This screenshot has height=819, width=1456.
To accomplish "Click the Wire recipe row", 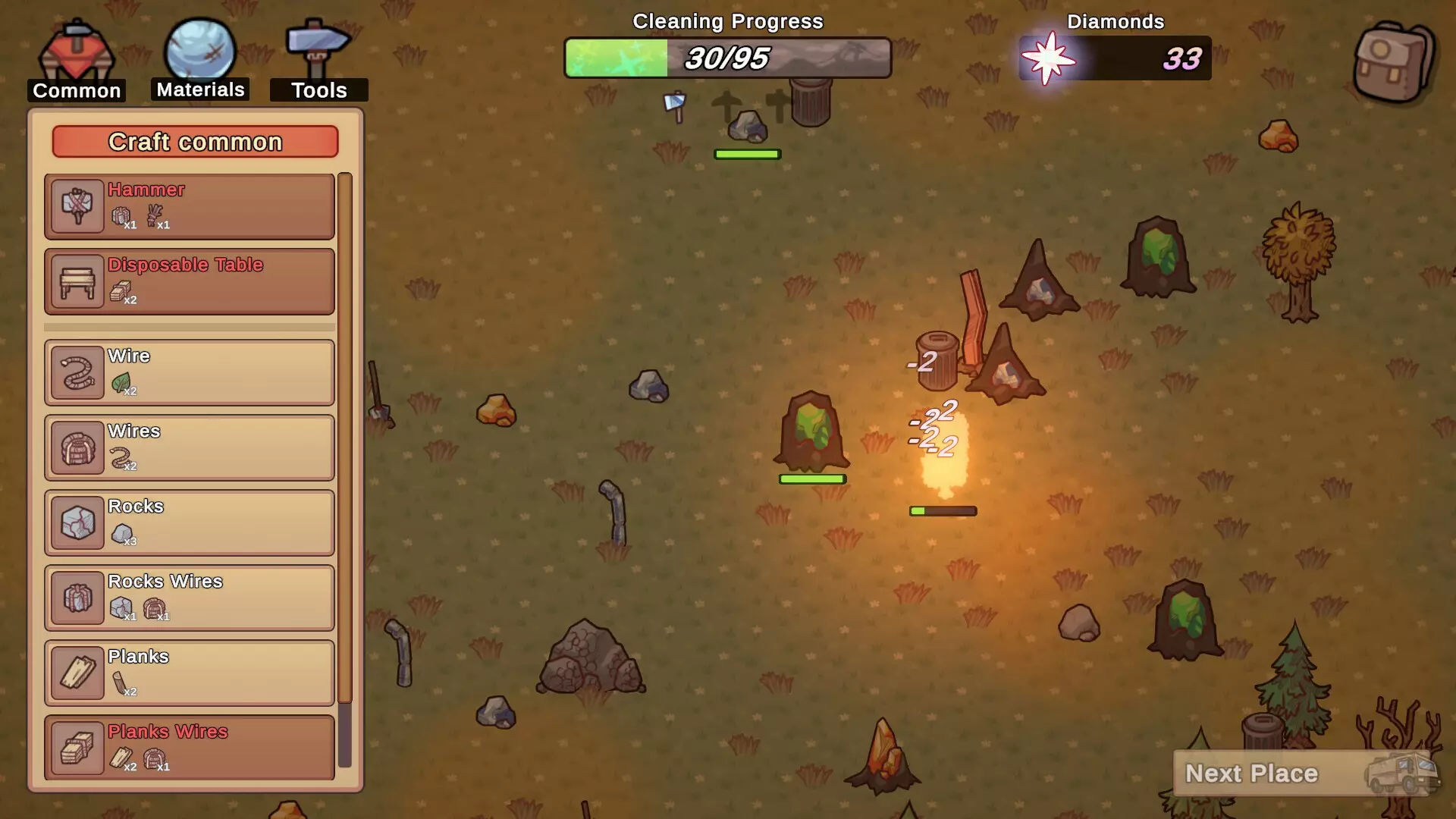I will pyautogui.click(x=190, y=372).
